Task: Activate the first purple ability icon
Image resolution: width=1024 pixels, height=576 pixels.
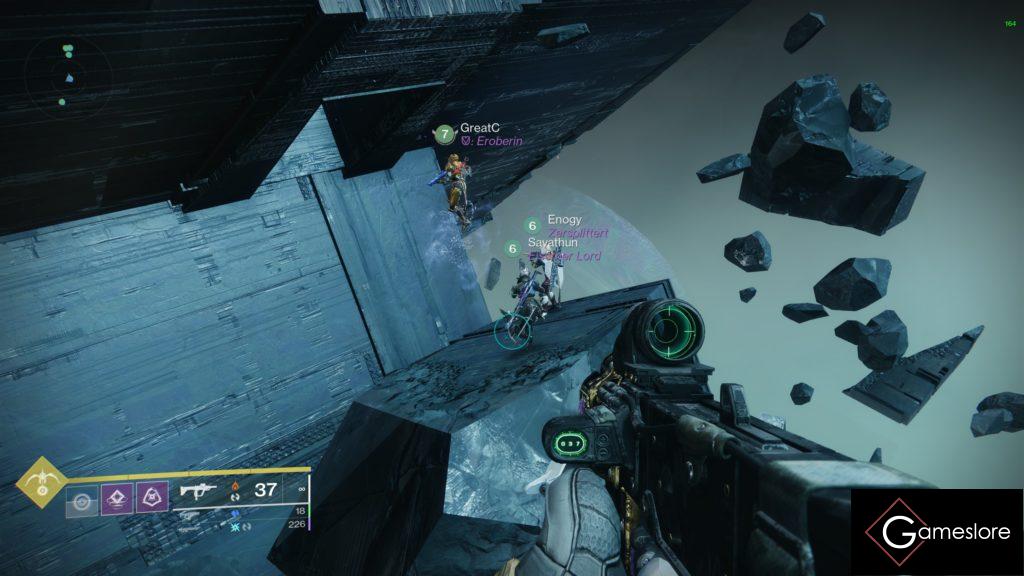Action: coord(116,497)
